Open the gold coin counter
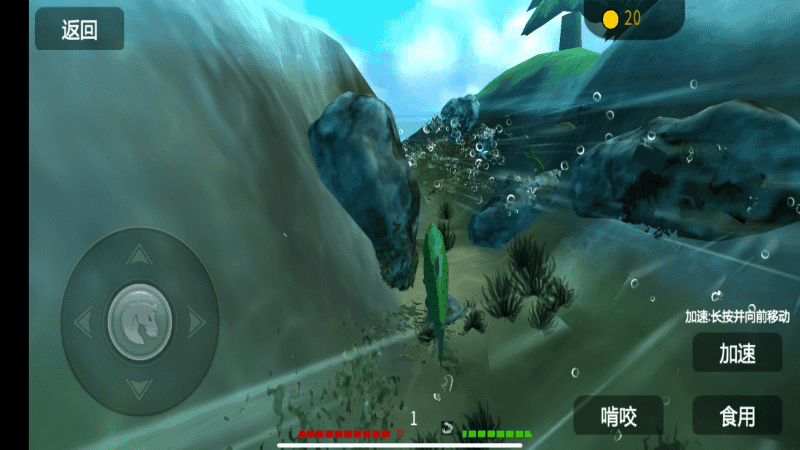The width and height of the screenshot is (800, 450). point(621,18)
